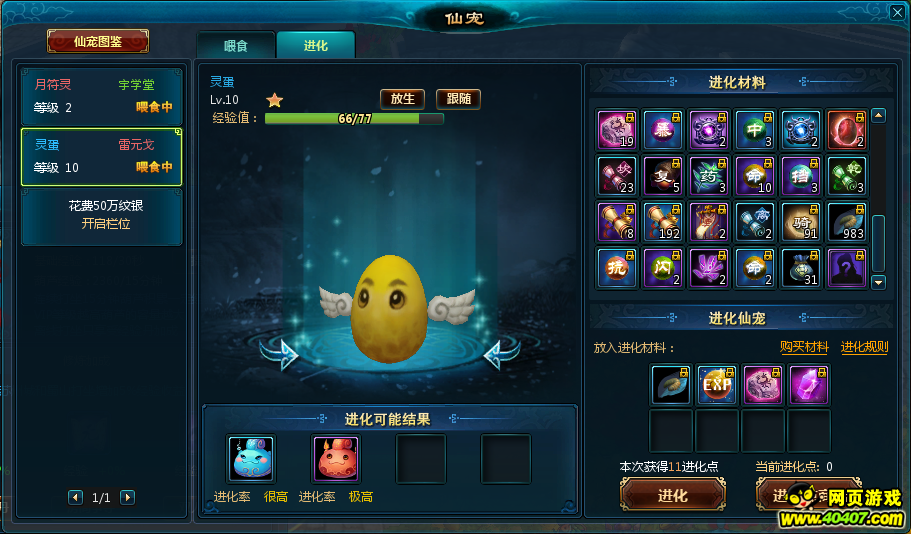Close the 仙宠 pet window
The image size is (911, 534).
[897, 12]
